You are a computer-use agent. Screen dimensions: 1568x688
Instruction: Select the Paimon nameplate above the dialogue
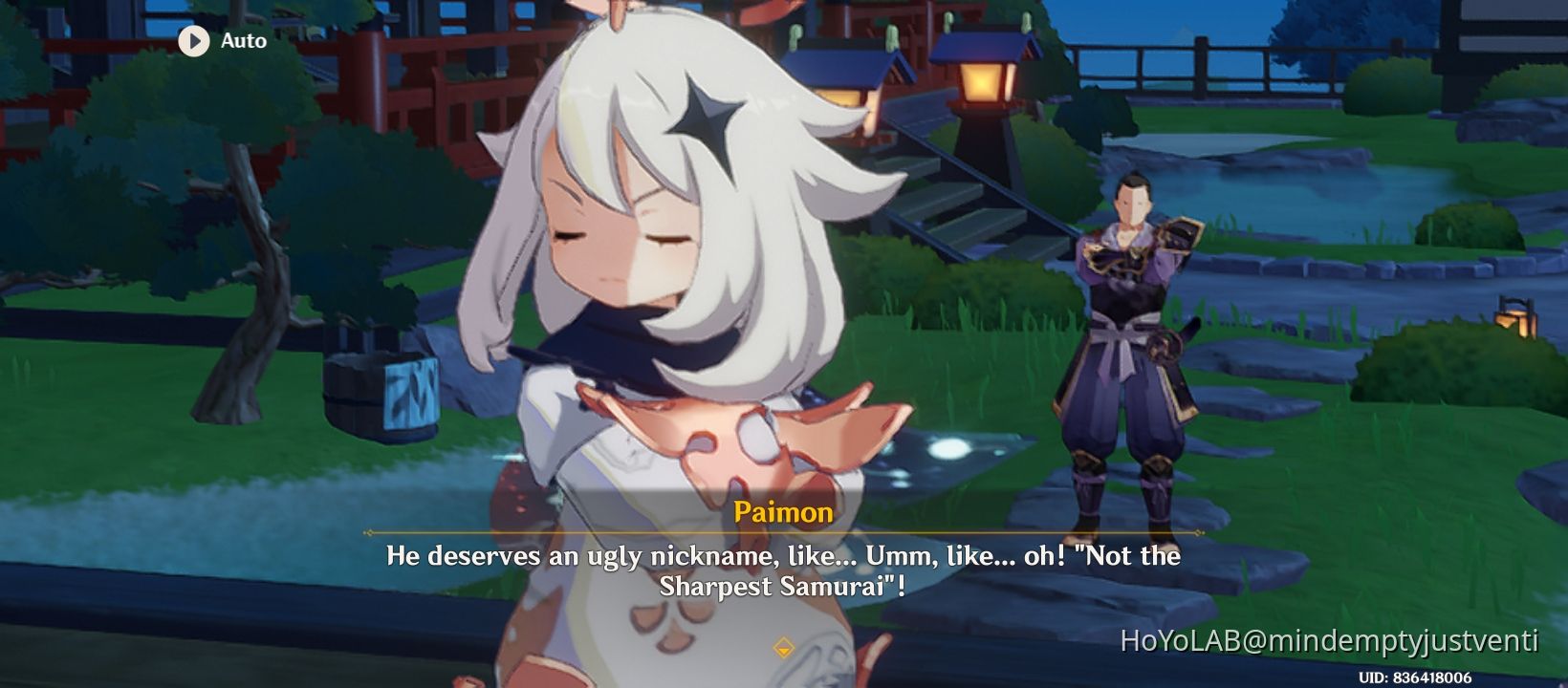coord(783,513)
